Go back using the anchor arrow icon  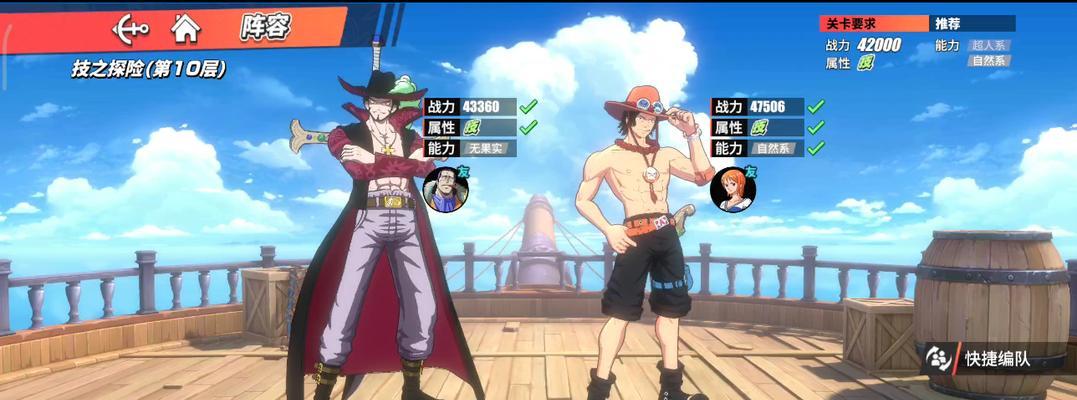click(129, 28)
